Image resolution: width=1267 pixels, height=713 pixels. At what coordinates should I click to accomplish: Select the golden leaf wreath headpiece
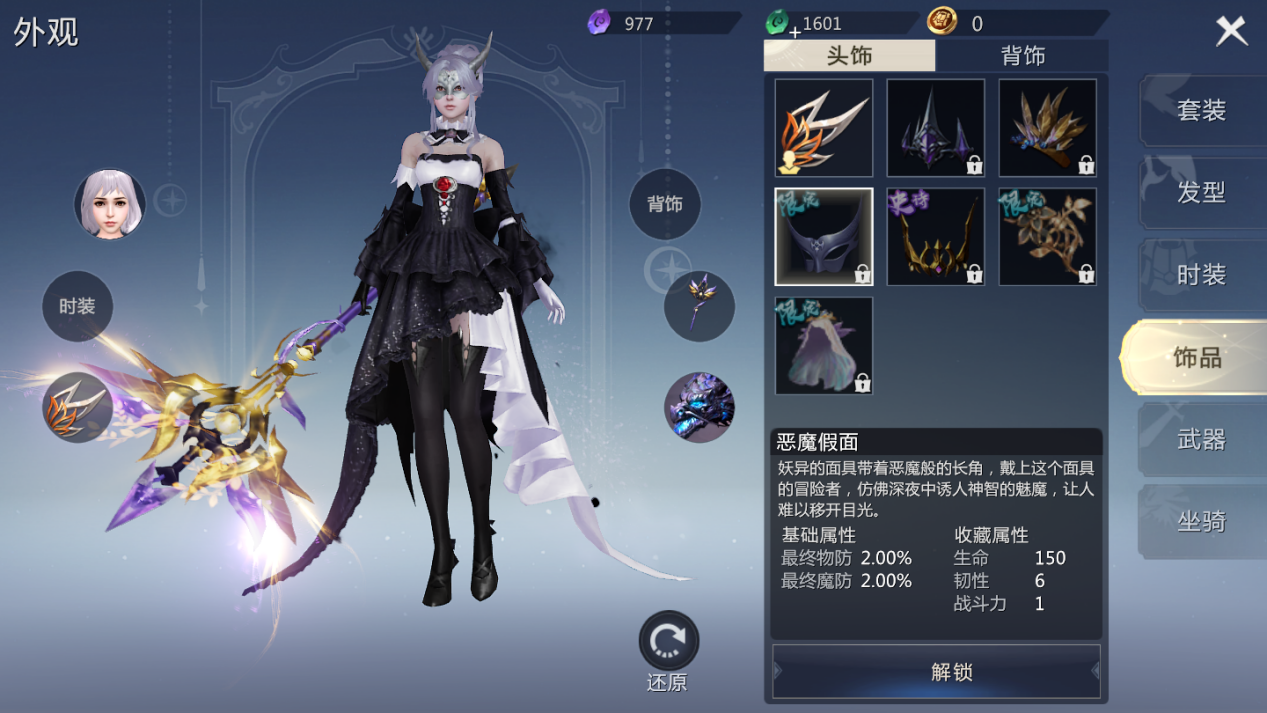(x=1047, y=237)
